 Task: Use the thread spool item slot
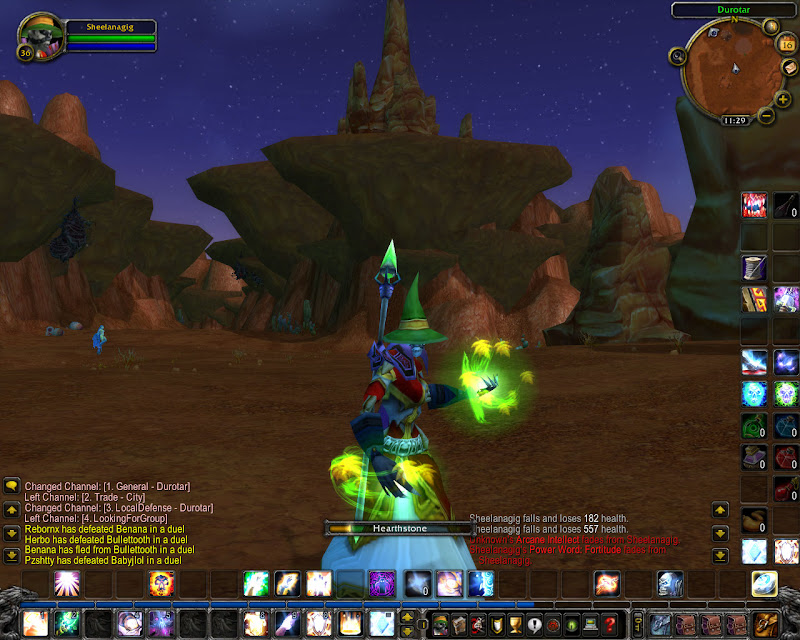(754, 267)
